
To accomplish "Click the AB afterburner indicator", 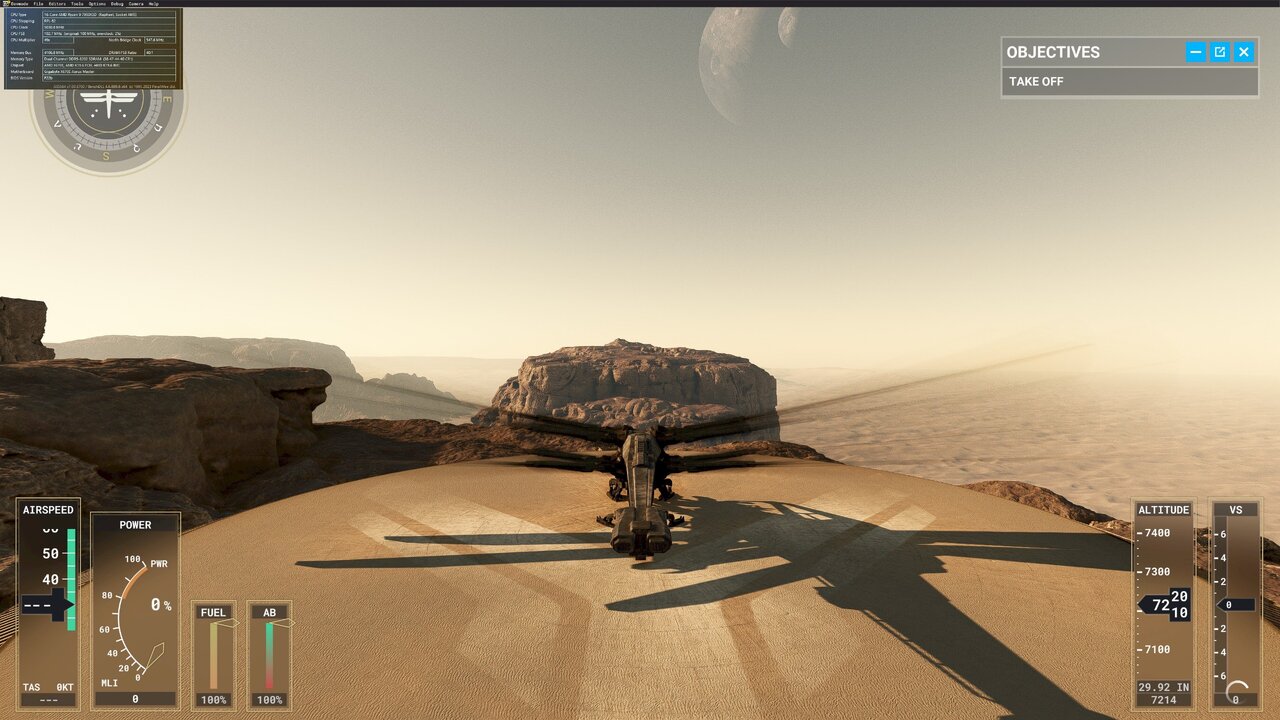I will point(268,655).
